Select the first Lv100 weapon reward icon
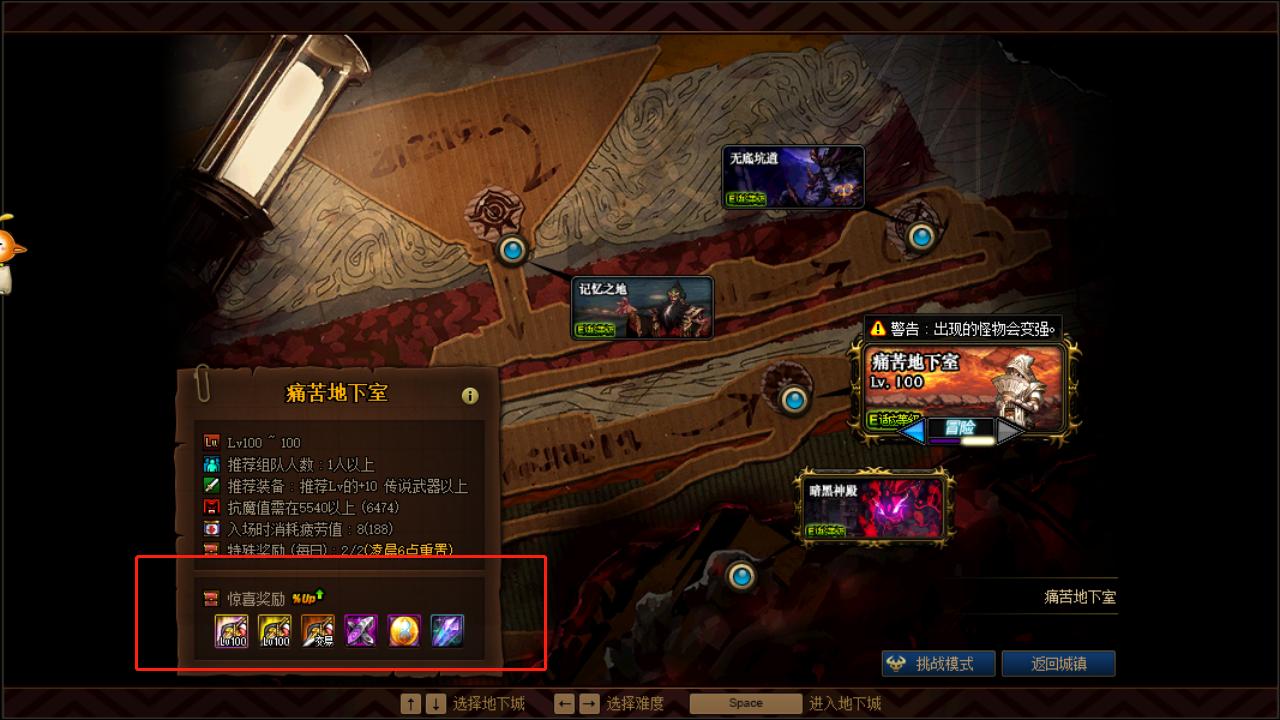Image resolution: width=1280 pixels, height=720 pixels. point(230,630)
